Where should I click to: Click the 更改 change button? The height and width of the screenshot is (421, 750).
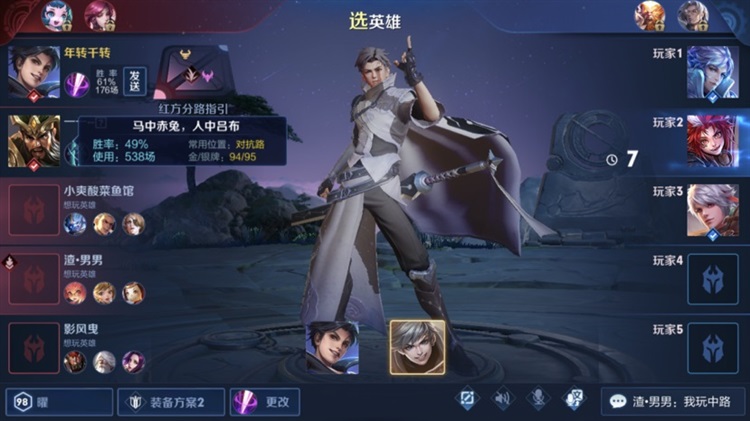tap(265, 402)
